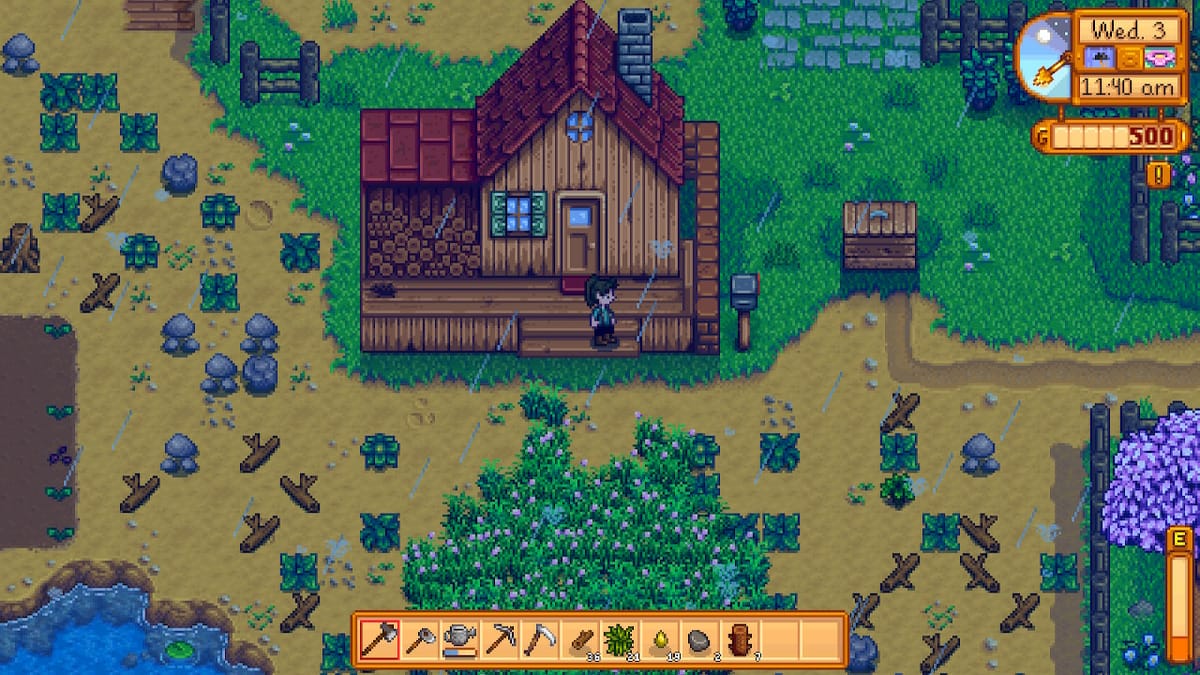Select the brown wooden item stack of 7

(739, 639)
